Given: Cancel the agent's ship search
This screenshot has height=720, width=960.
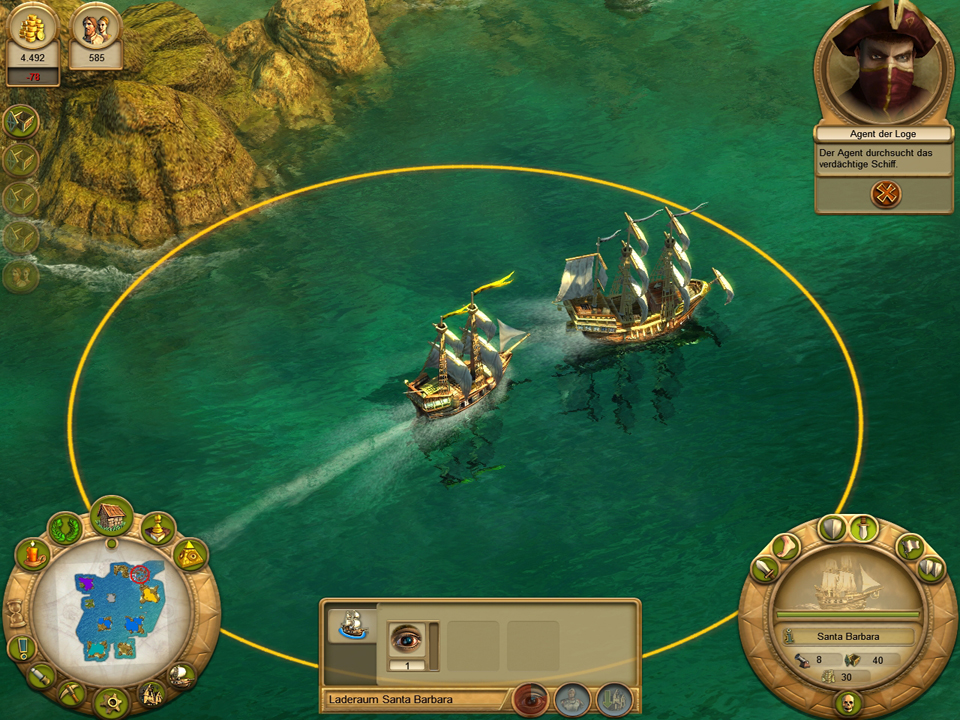Looking at the screenshot, I should [x=885, y=194].
